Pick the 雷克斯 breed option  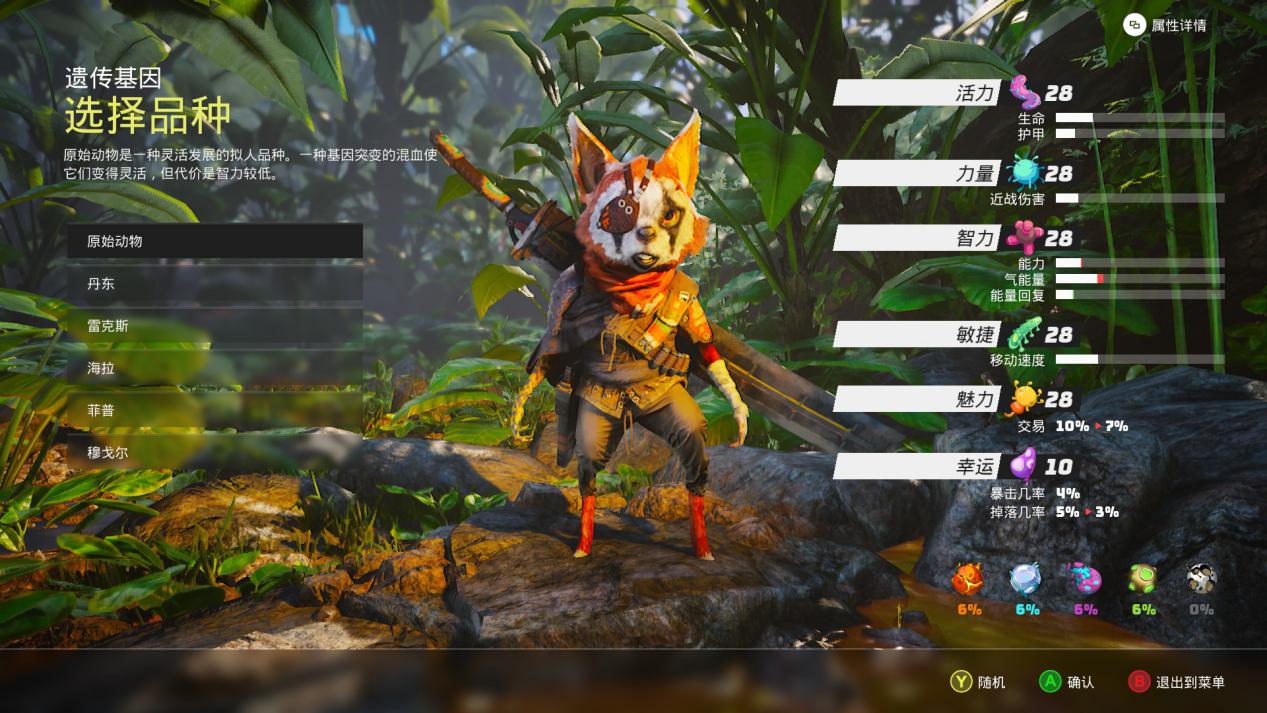pos(215,326)
